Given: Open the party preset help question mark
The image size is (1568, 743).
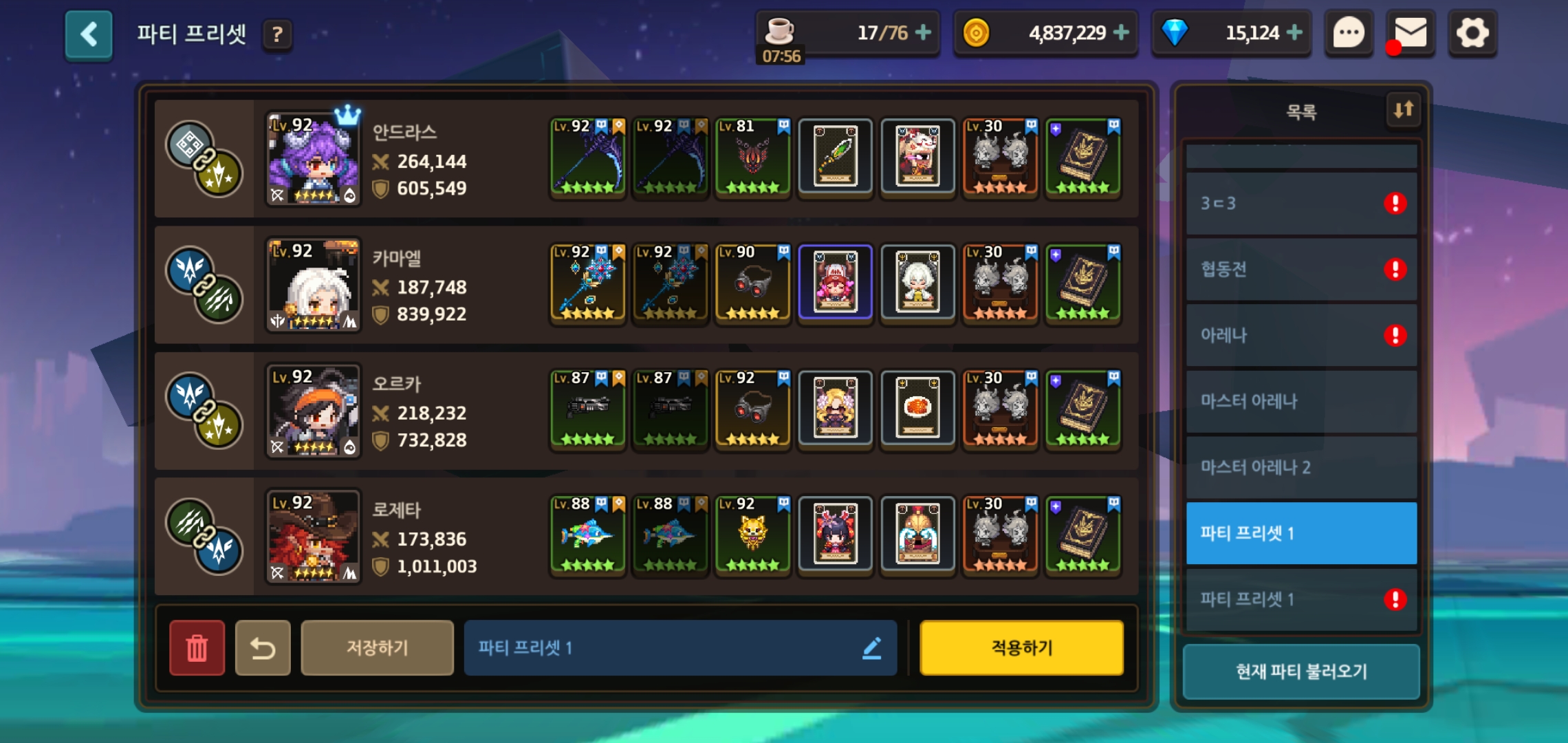Looking at the screenshot, I should 277,34.
